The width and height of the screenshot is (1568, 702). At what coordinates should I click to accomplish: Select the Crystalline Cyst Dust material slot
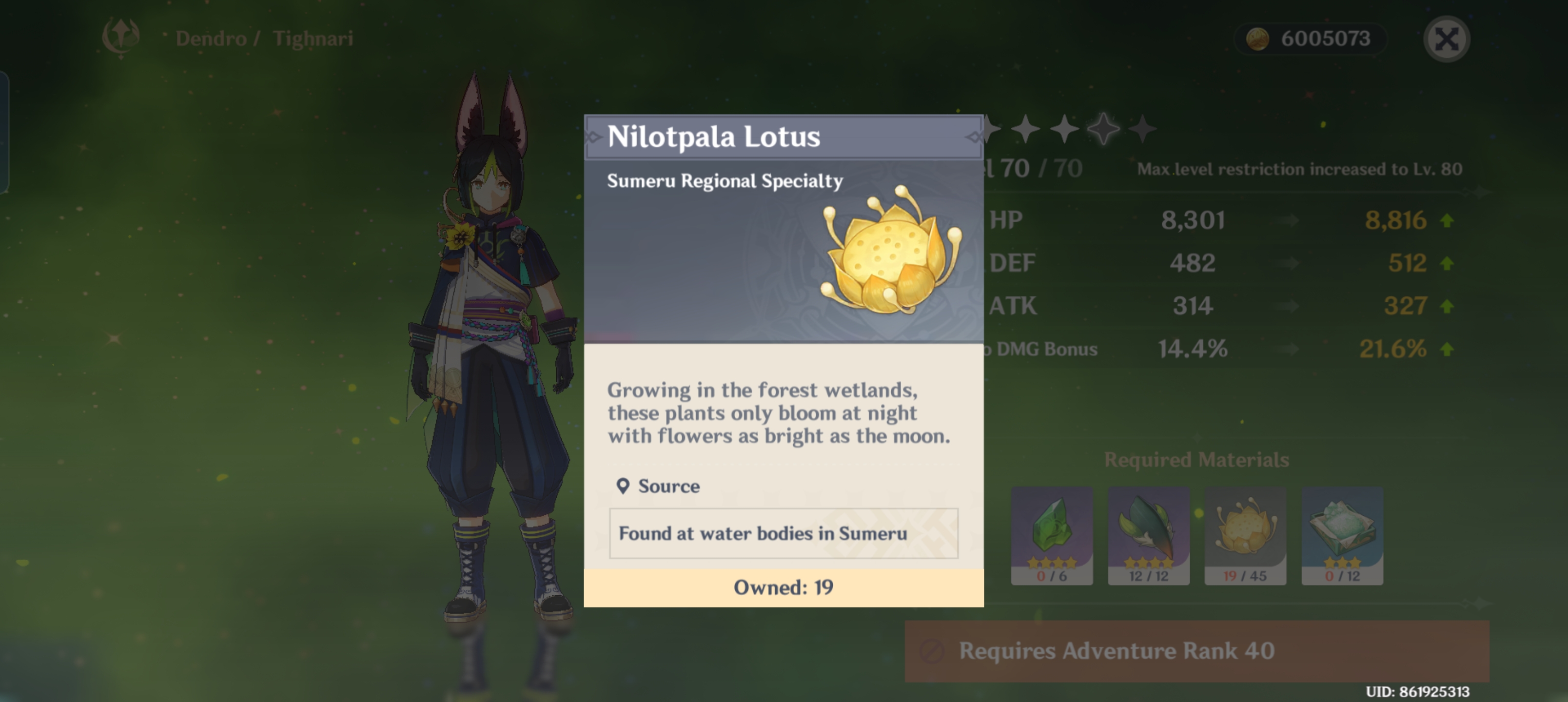pos(1343,535)
